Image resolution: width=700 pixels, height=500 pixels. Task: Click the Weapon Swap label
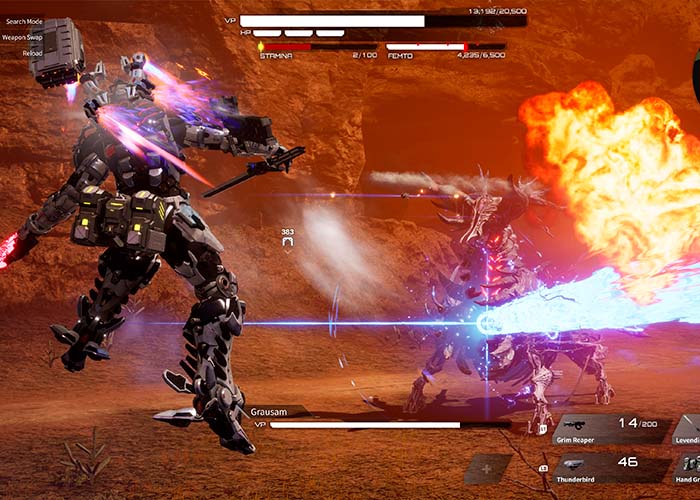[x=22, y=37]
